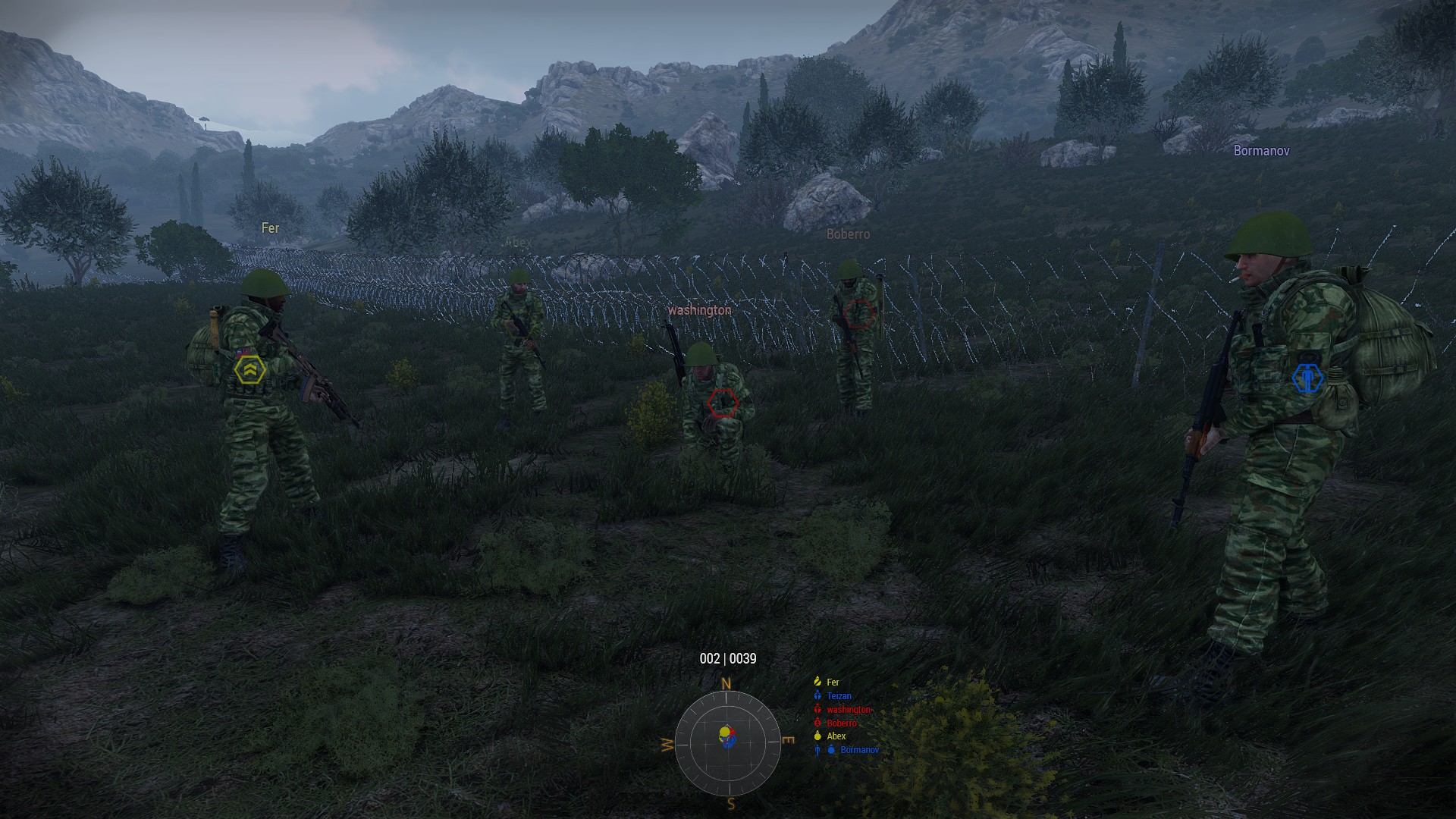Screen dimensions: 1456x819
Task: Choose Bormanov in the squad roster
Action: (859, 750)
